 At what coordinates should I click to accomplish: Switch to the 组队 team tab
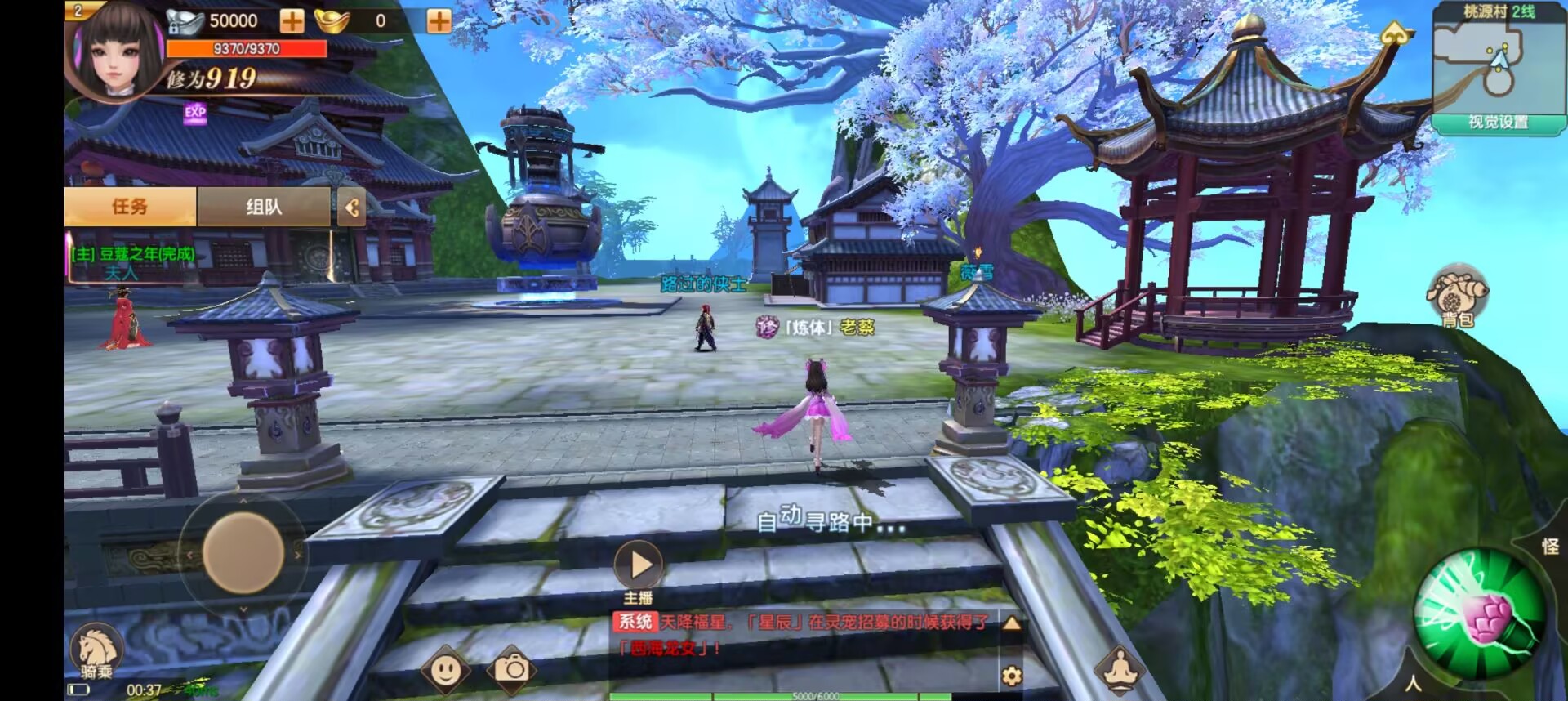tap(264, 207)
